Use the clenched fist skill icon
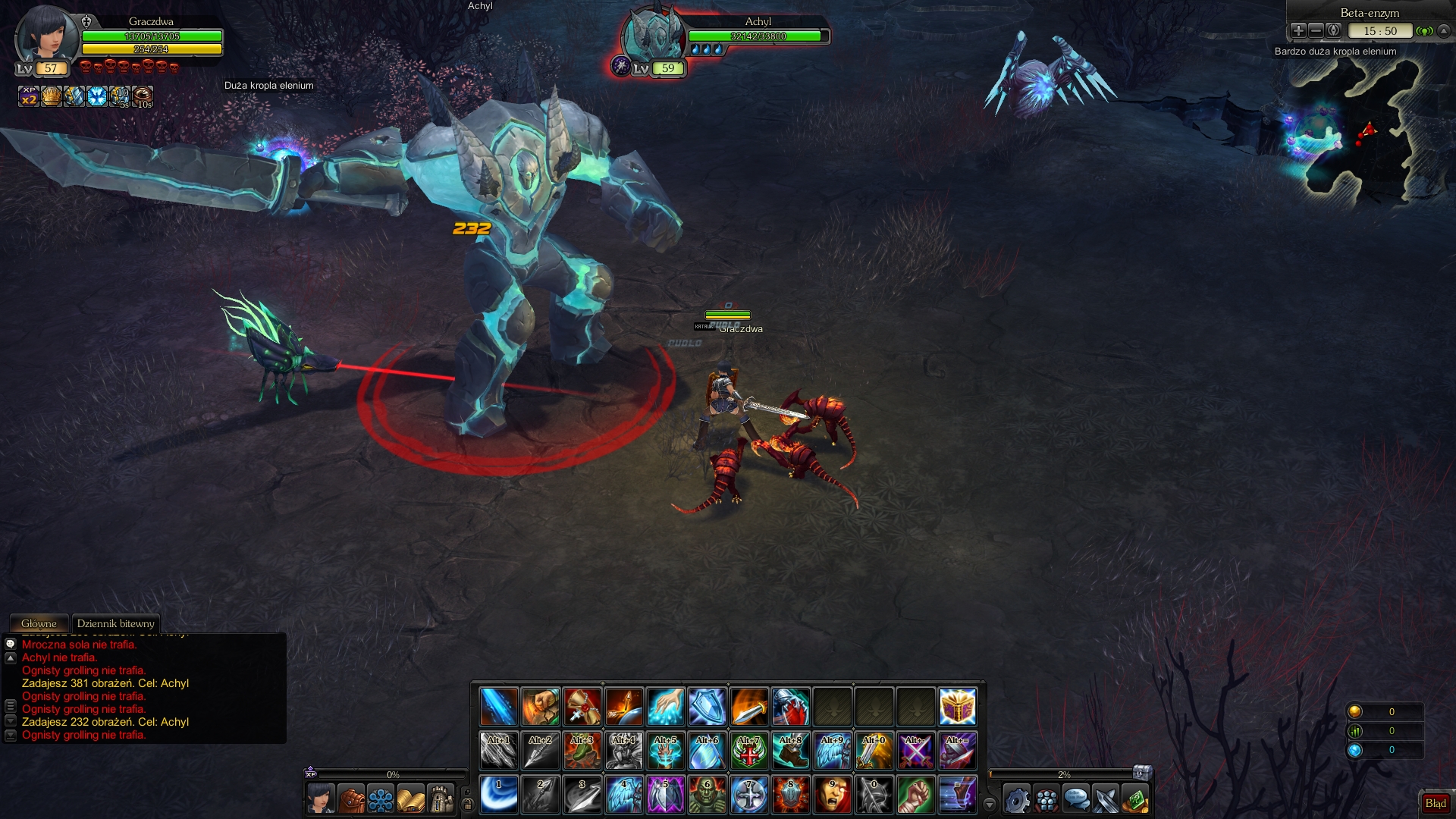Screen dimensions: 1456x819 tap(915, 795)
